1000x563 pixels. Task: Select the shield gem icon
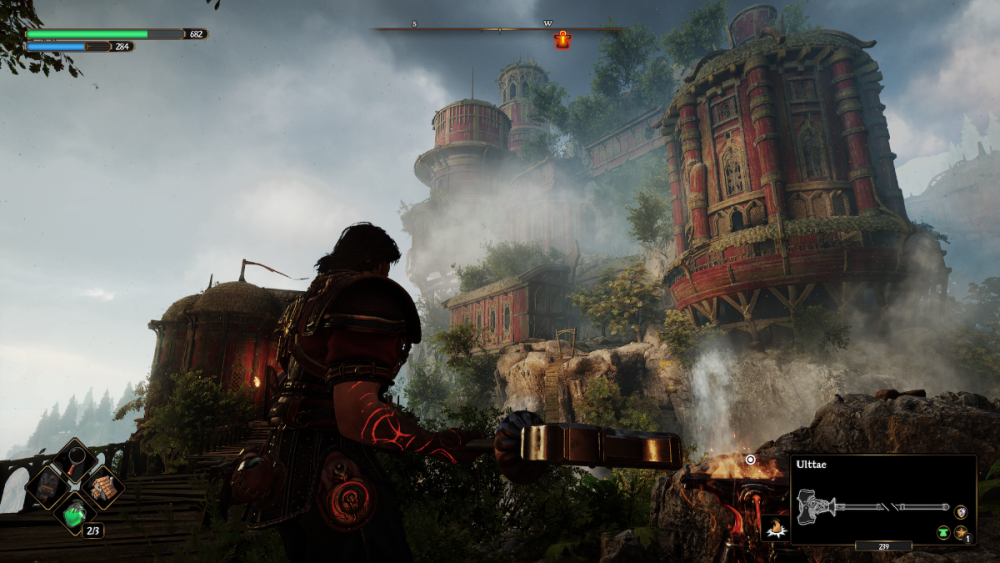961,511
